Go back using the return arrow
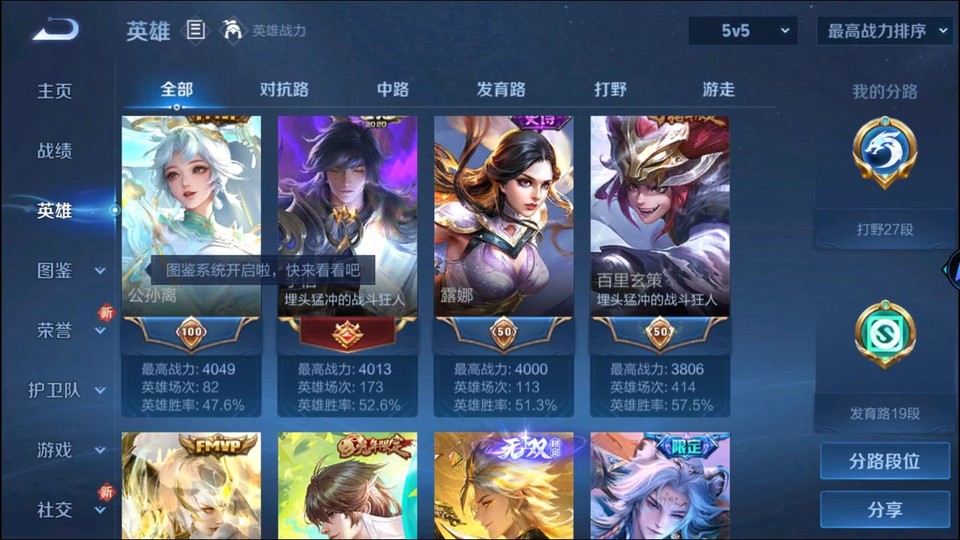This screenshot has width=960, height=540. click(54, 30)
